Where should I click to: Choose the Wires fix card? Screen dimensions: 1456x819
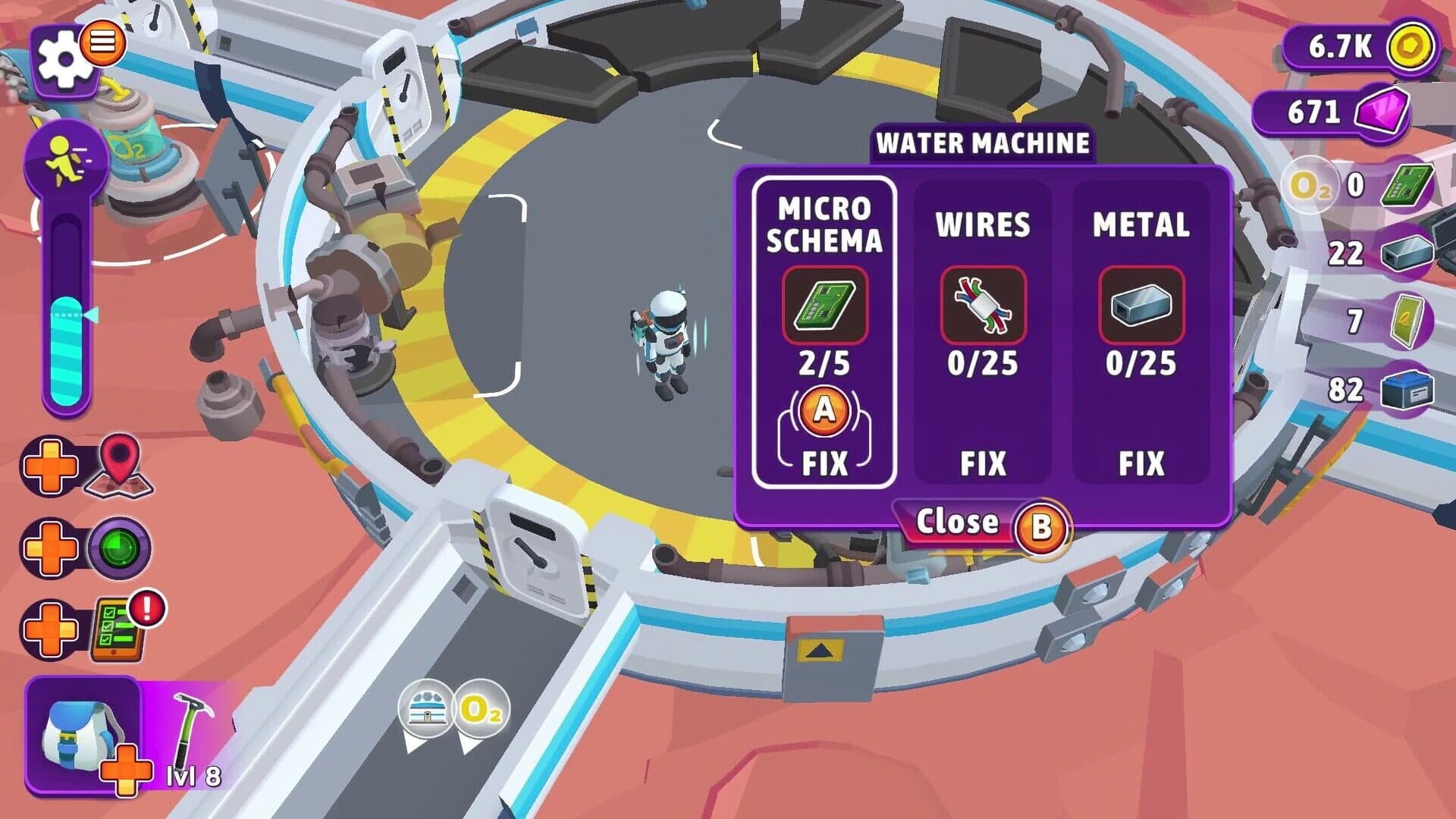pyautogui.click(x=982, y=332)
